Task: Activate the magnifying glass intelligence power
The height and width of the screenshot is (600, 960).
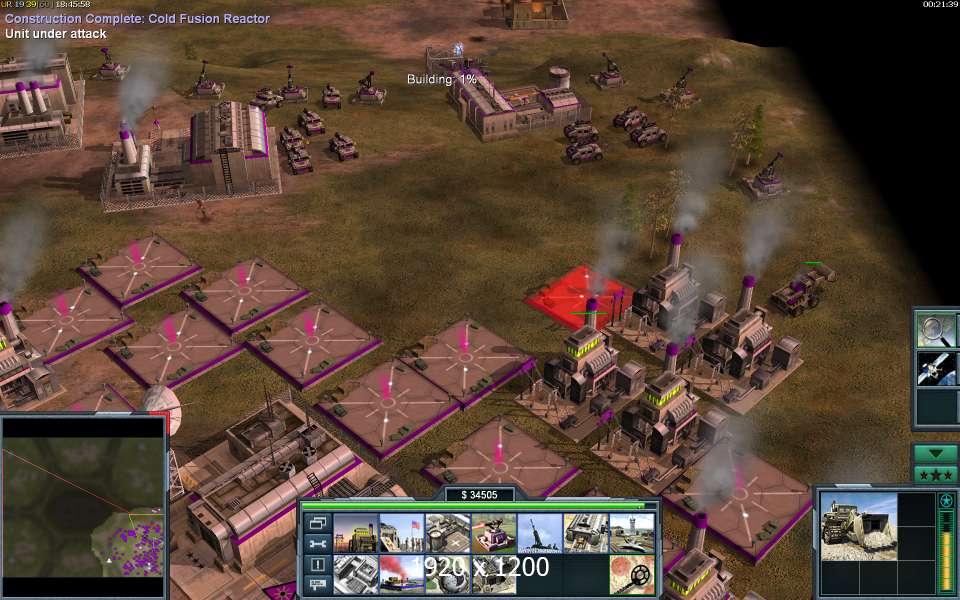Action: 937,329
